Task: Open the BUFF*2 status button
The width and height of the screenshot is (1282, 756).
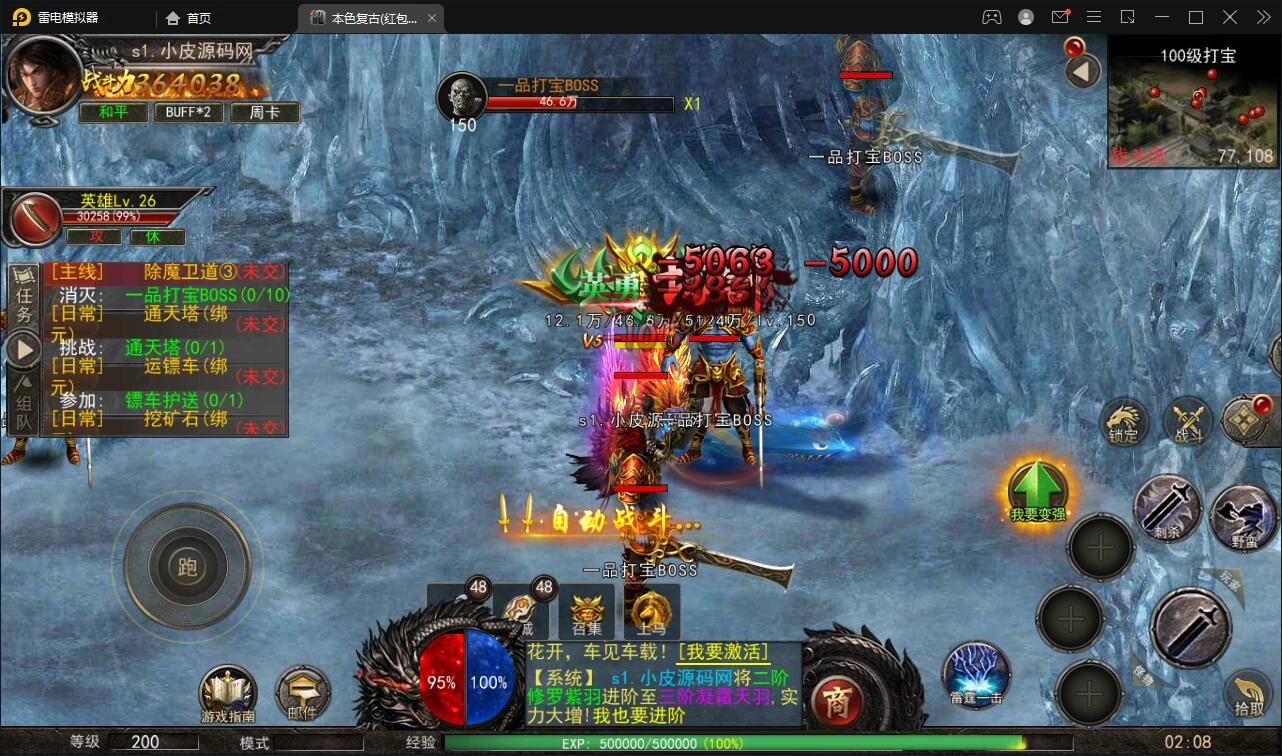Action: point(188,112)
